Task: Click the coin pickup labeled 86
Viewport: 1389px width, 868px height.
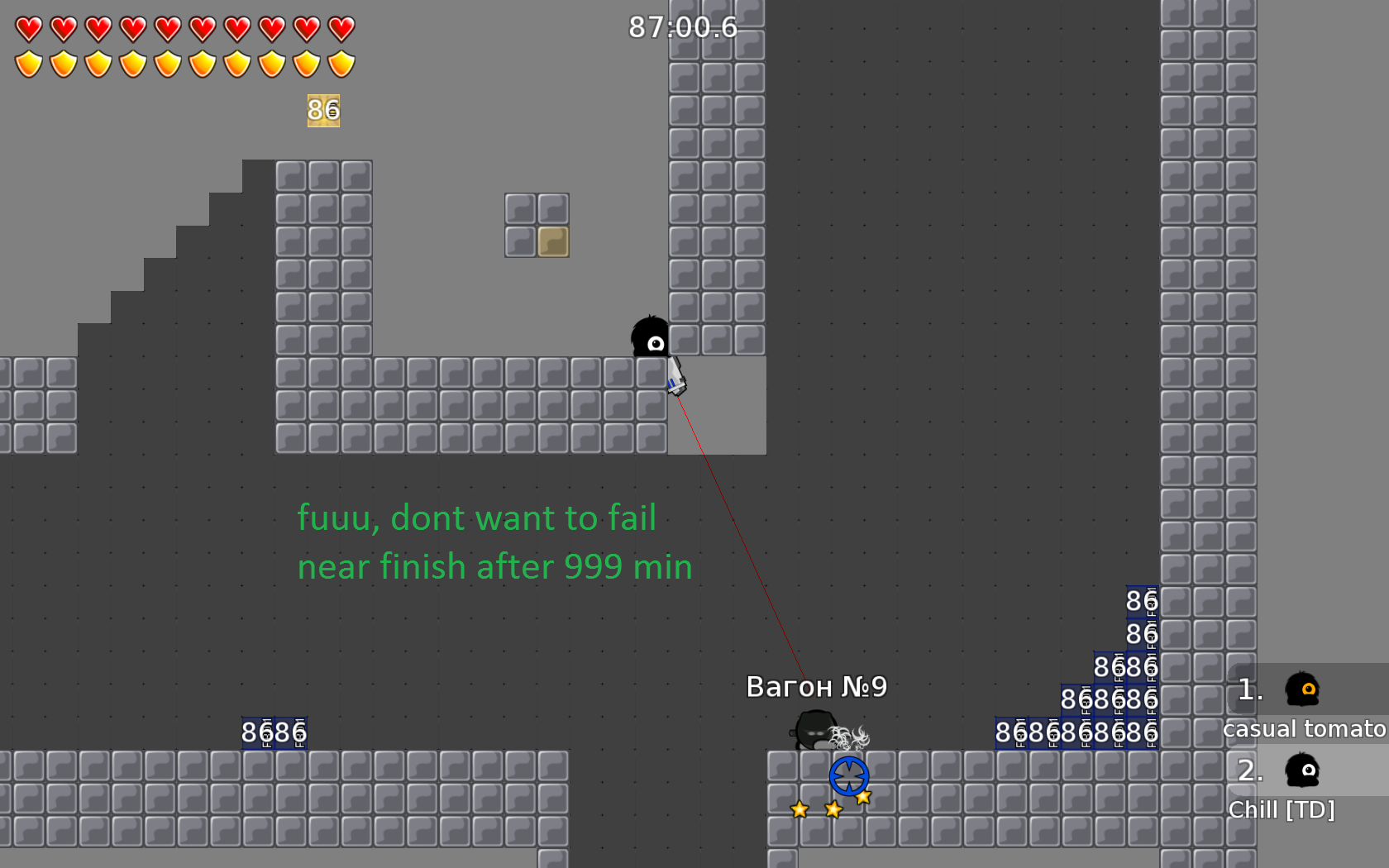Action: pyautogui.click(x=322, y=109)
